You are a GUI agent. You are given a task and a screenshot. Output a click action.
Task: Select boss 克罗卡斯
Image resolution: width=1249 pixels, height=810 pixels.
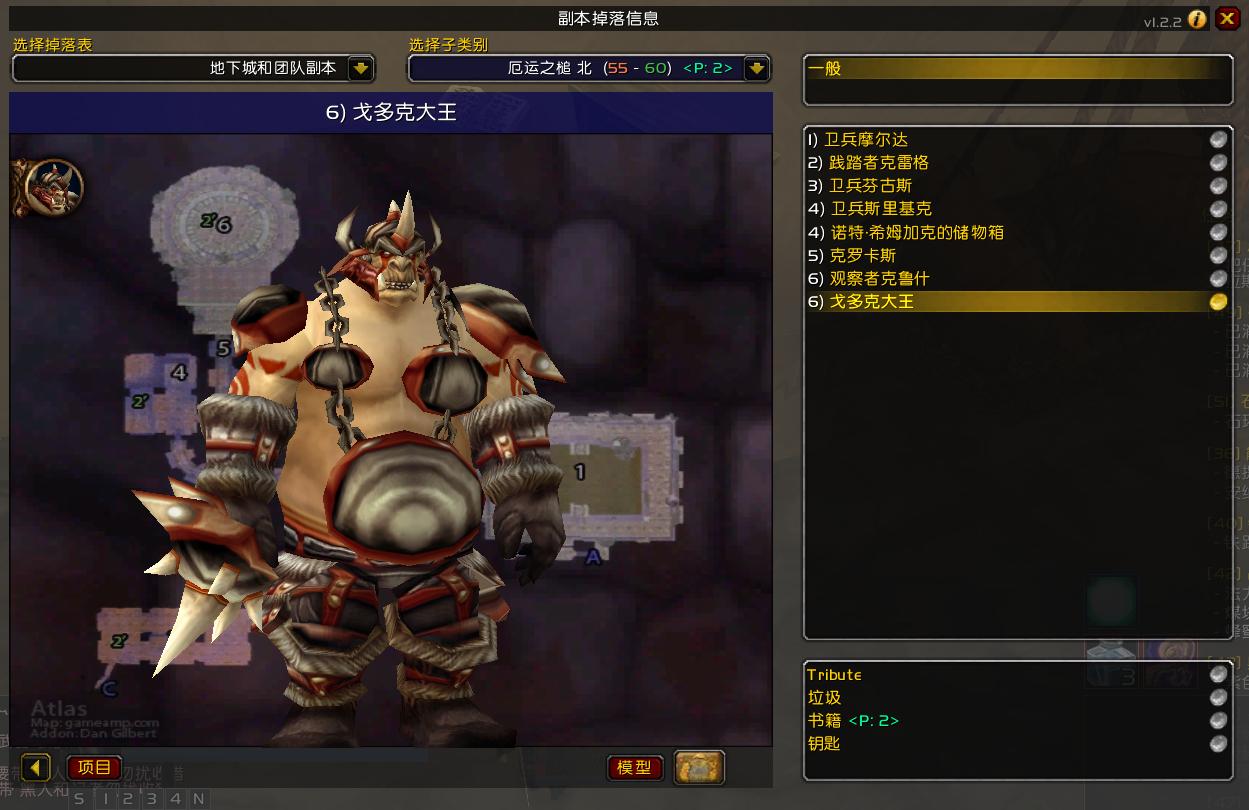862,255
